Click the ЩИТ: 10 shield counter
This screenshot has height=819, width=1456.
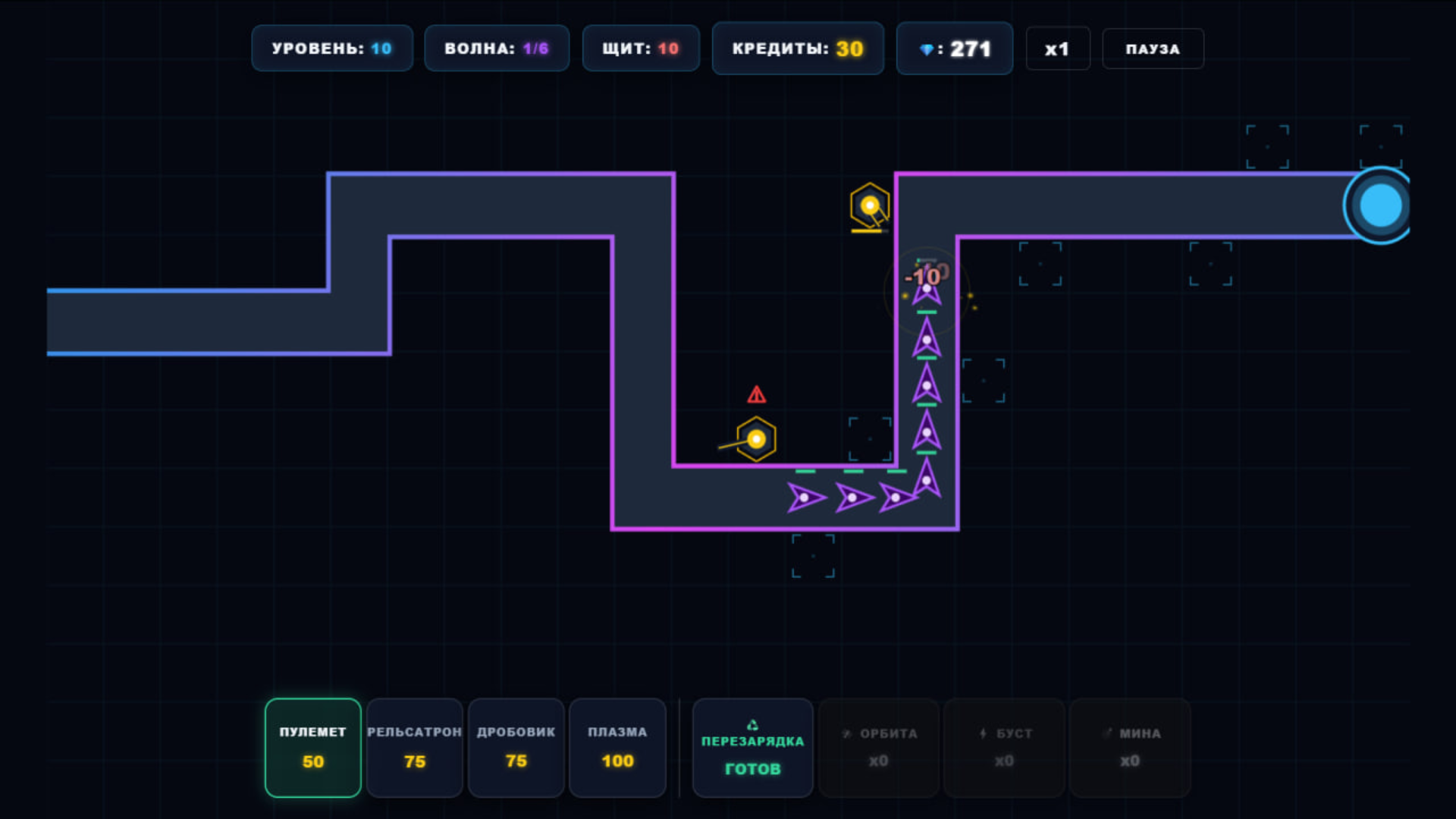point(641,48)
